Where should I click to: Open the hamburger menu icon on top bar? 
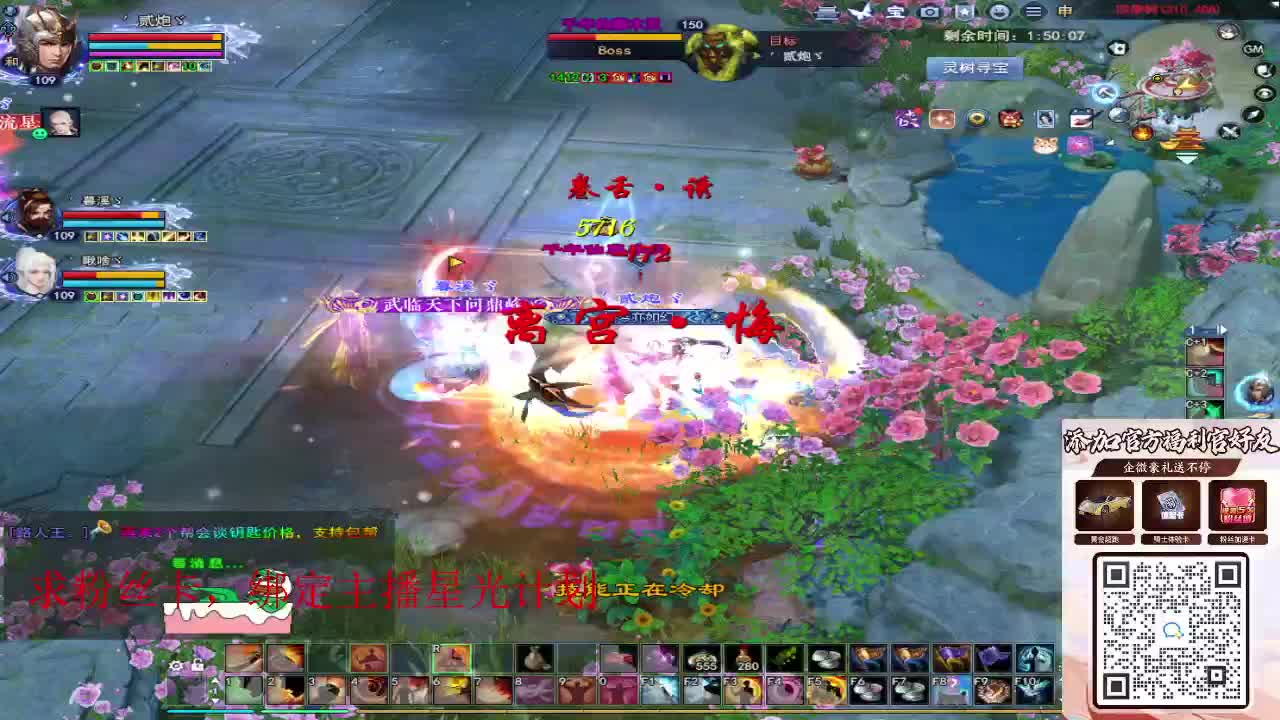click(x=1035, y=12)
